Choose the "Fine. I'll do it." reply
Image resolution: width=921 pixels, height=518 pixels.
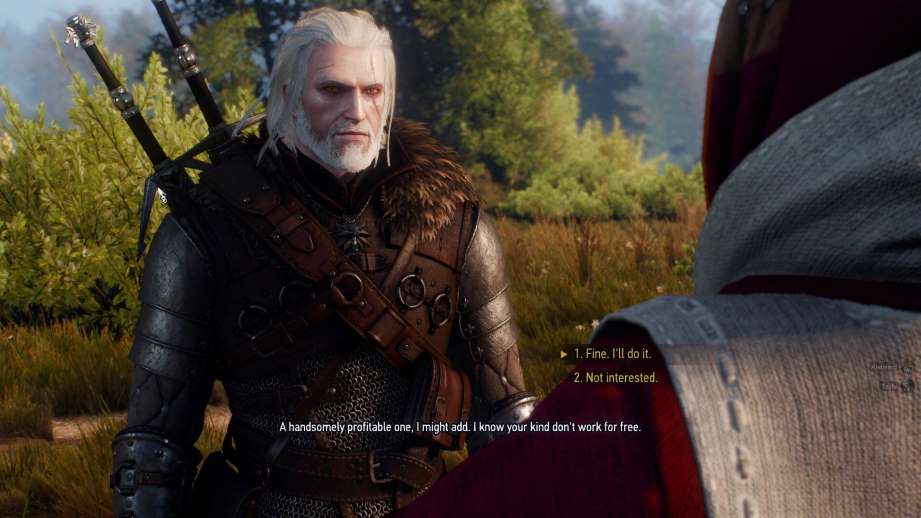tap(615, 354)
